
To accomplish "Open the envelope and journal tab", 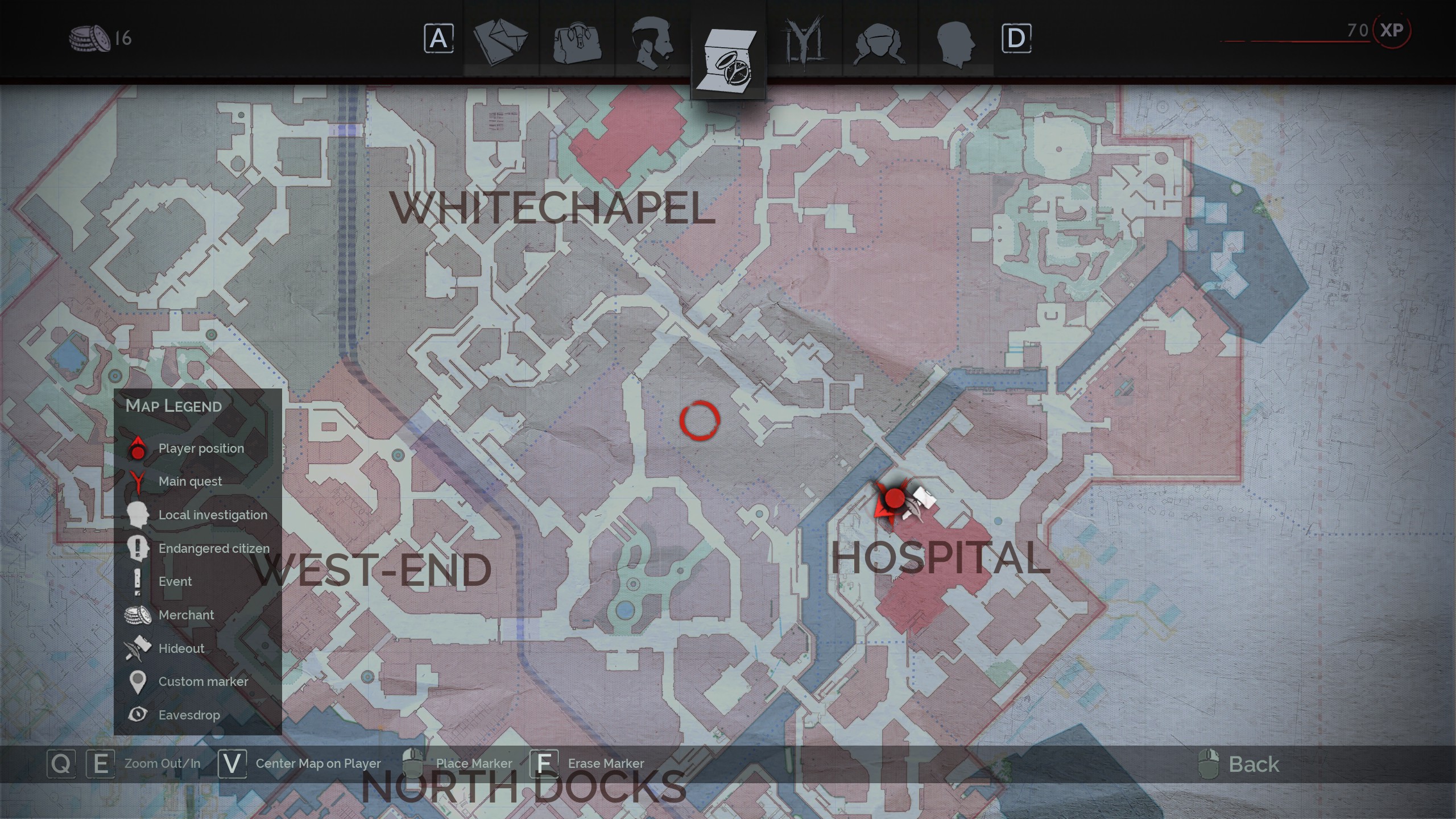I will pos(500,40).
